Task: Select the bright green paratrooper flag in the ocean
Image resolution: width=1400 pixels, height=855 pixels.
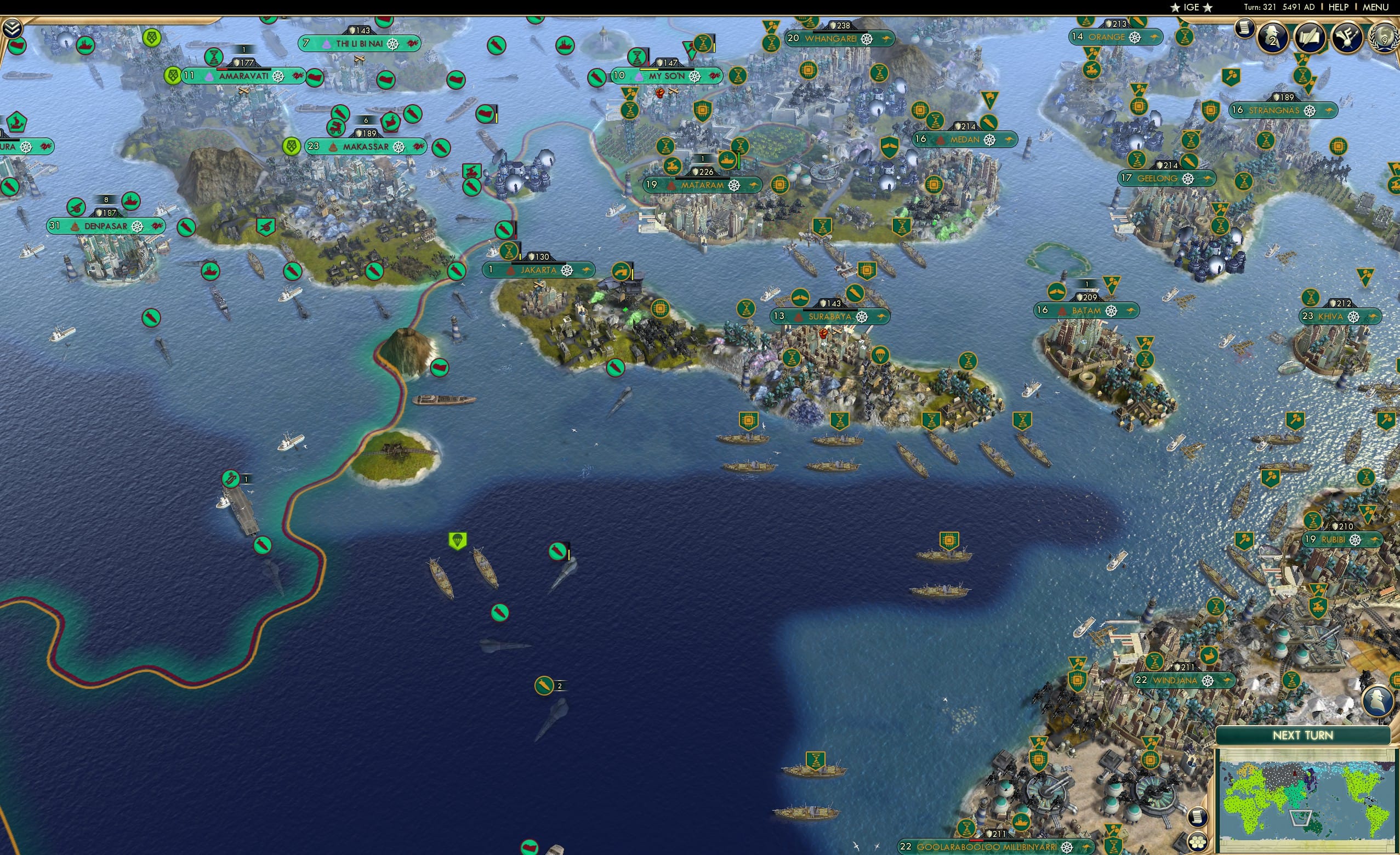Action: pyautogui.click(x=458, y=542)
